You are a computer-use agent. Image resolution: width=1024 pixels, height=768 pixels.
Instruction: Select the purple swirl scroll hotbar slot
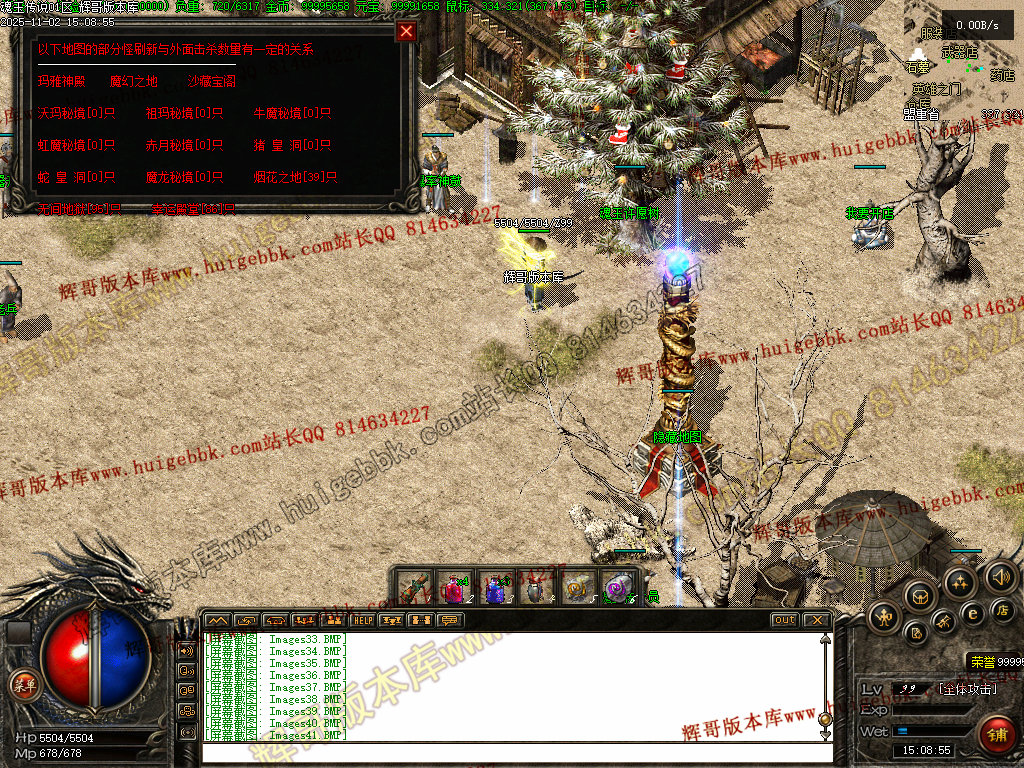(618, 588)
